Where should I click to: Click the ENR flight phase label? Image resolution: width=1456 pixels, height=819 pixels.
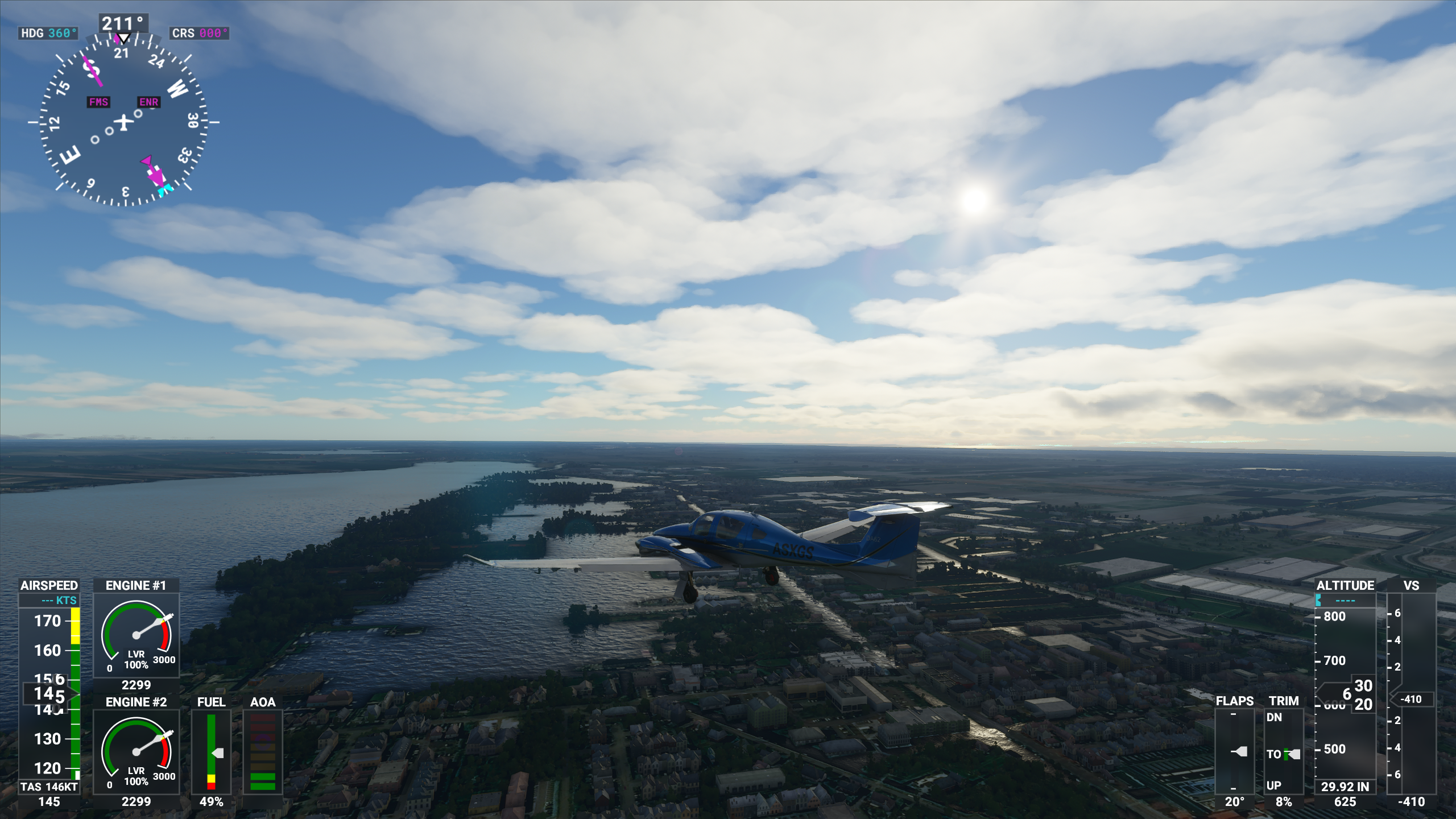coord(148,102)
